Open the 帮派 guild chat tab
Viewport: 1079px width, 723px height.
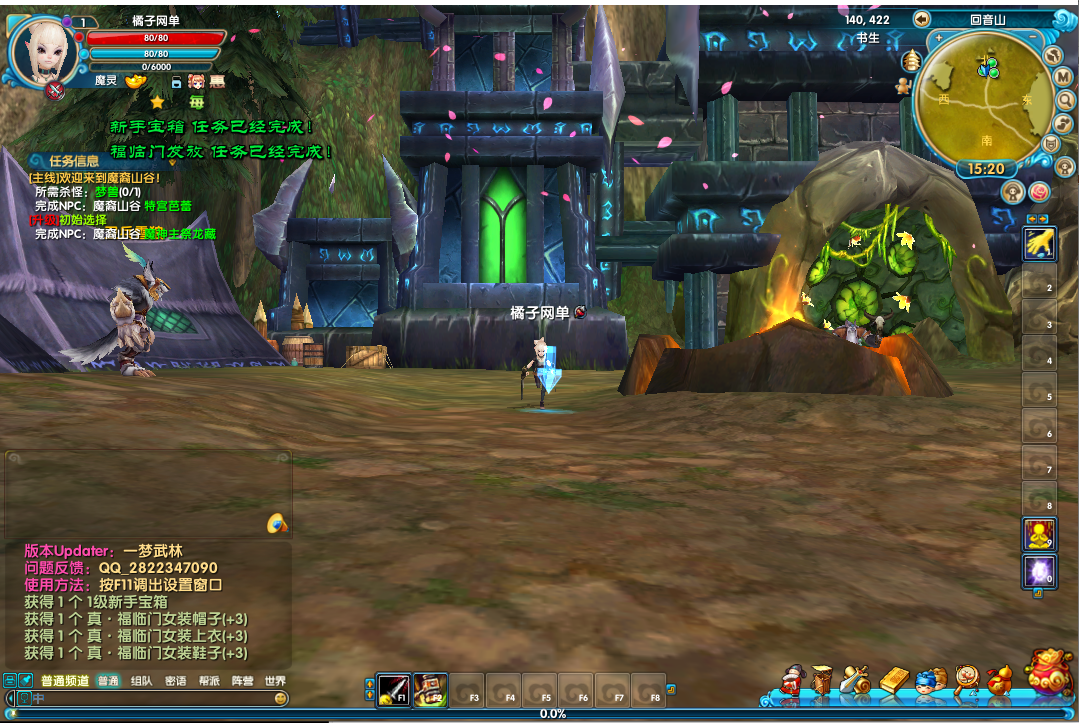click(208, 681)
